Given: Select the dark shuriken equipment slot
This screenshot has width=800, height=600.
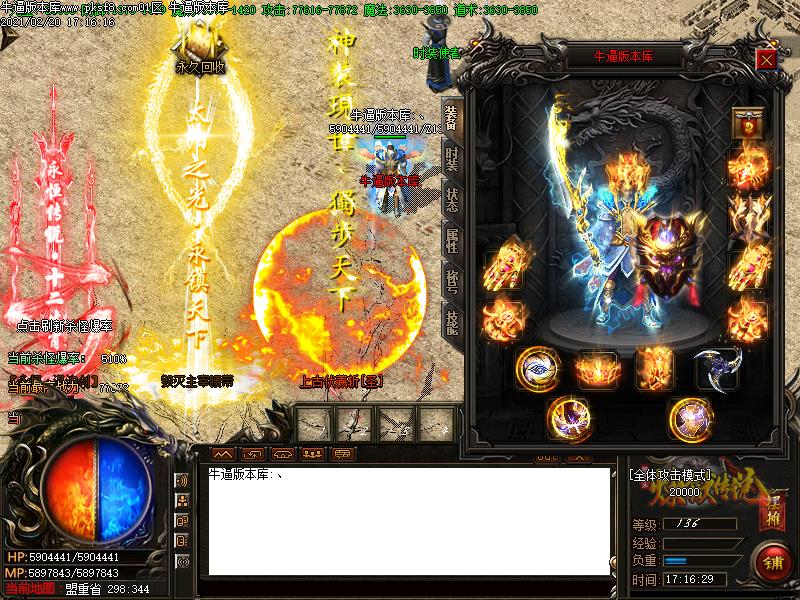Looking at the screenshot, I should point(716,367).
